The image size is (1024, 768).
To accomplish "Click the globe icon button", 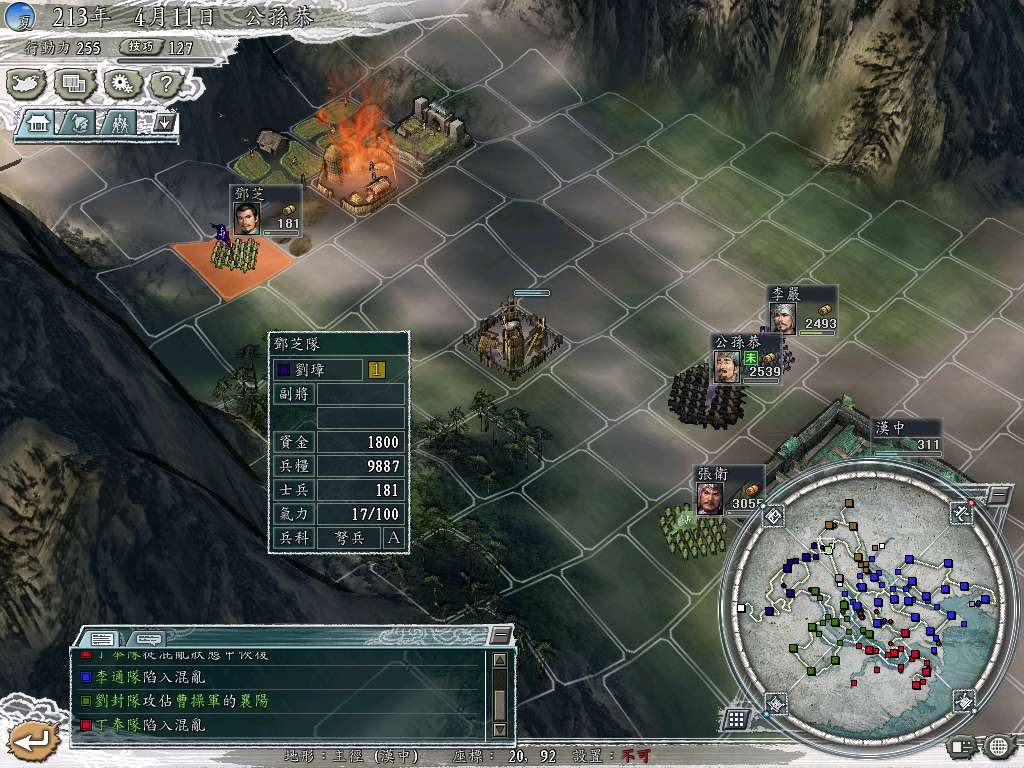I will (998, 745).
